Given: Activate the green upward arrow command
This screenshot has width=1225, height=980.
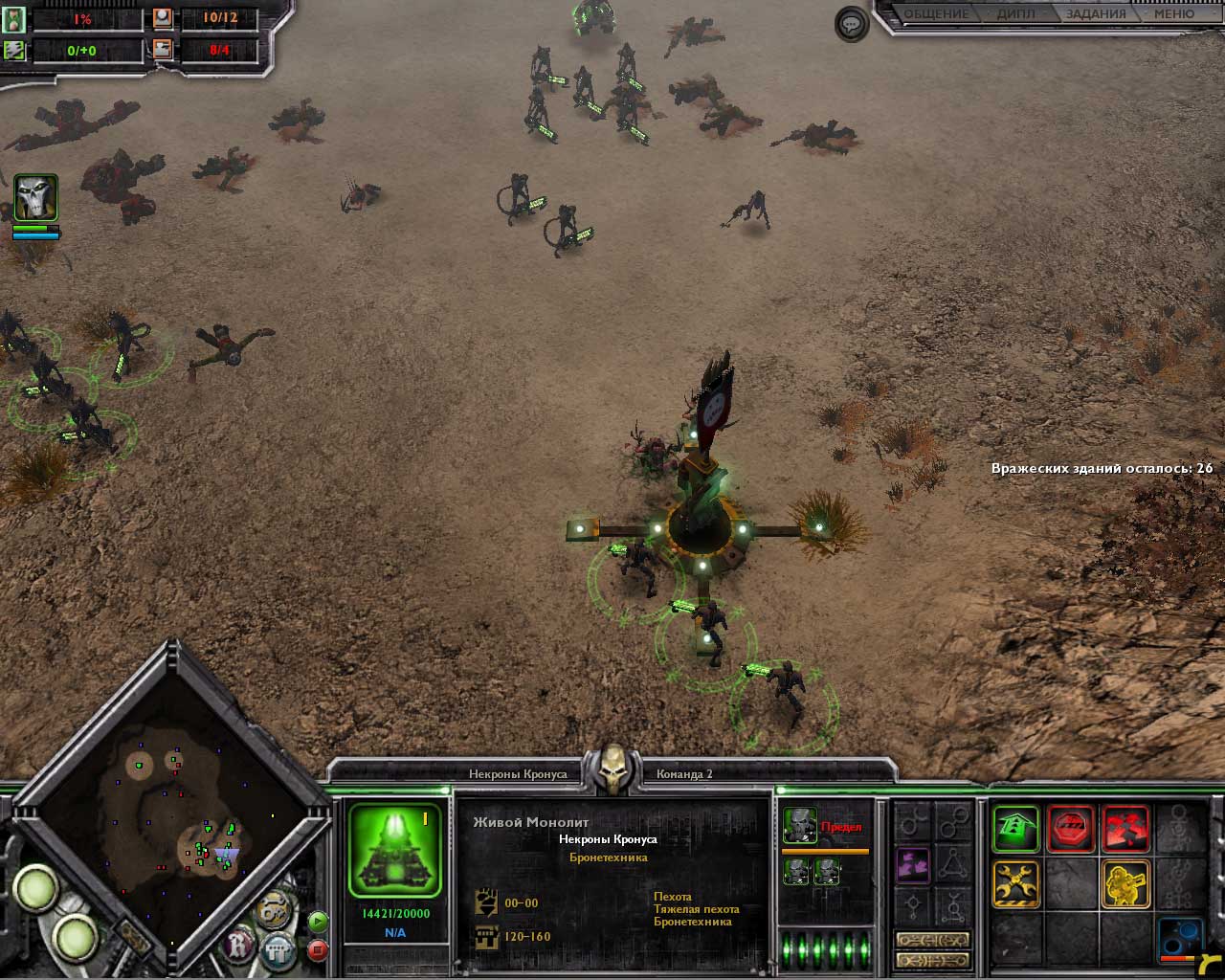Looking at the screenshot, I should (x=1015, y=828).
